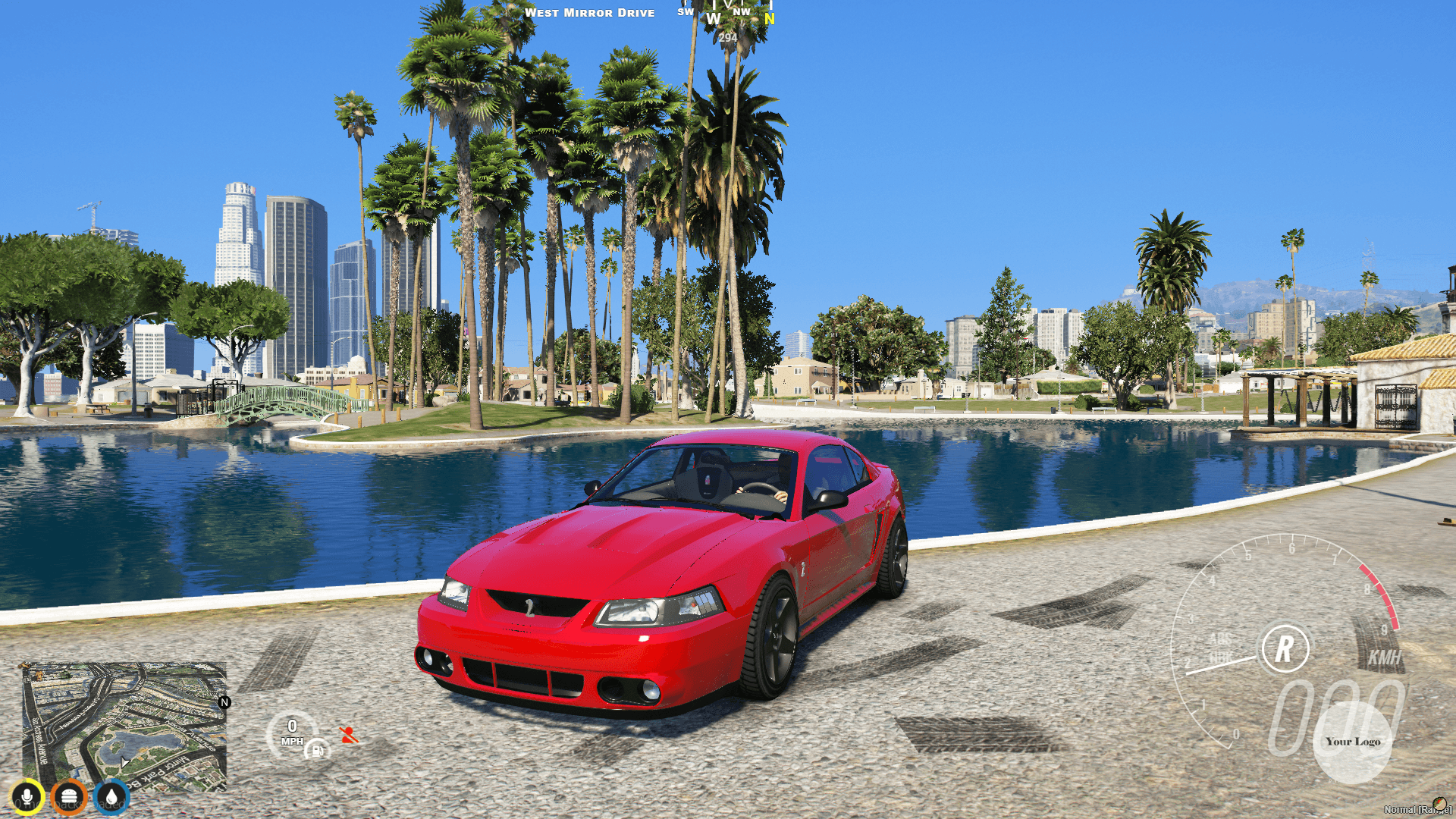This screenshot has width=1456, height=819.
Task: Click the player arrow on the minimap
Action: click(124, 762)
